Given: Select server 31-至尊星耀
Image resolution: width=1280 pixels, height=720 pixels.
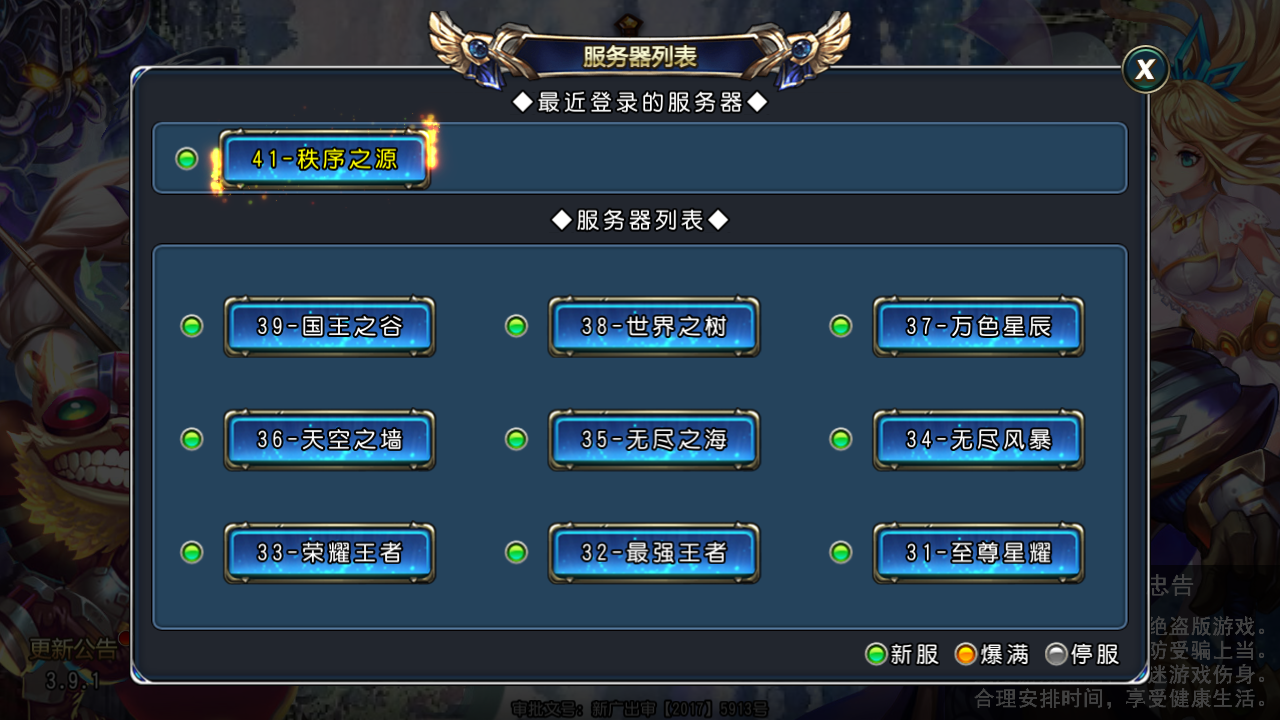Looking at the screenshot, I should click(x=978, y=552).
